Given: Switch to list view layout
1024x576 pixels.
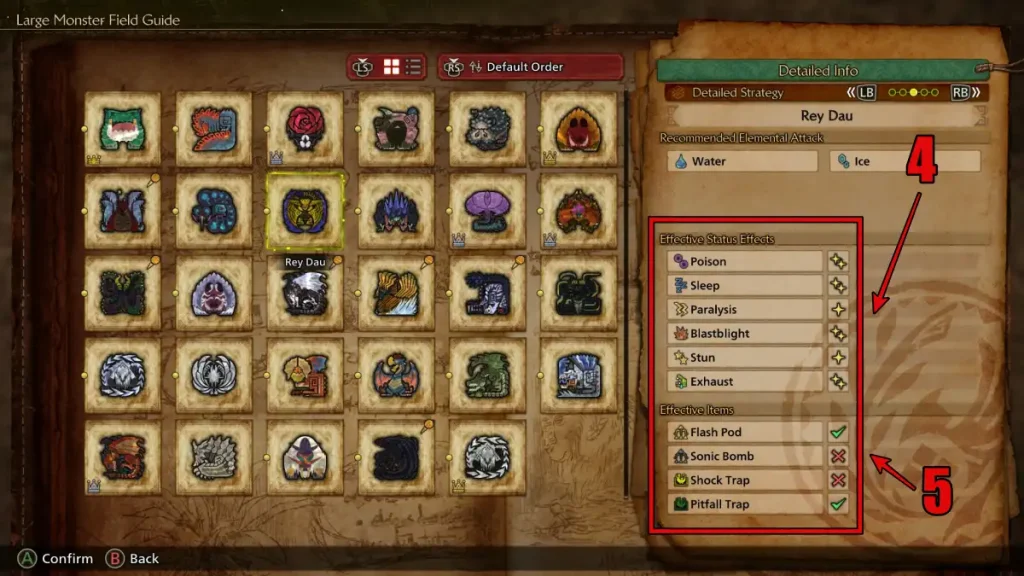Looking at the screenshot, I should click(413, 67).
